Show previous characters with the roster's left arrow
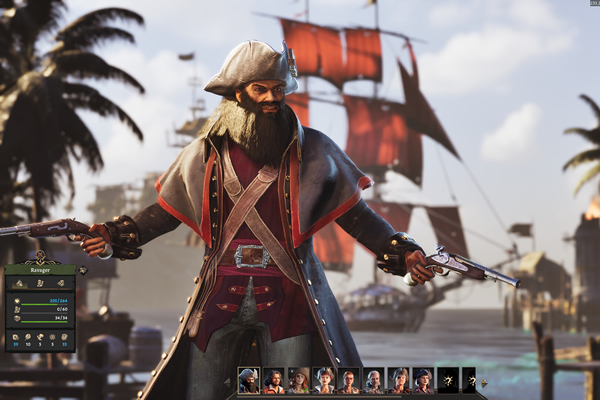This screenshot has height=400, width=600. (x=227, y=382)
